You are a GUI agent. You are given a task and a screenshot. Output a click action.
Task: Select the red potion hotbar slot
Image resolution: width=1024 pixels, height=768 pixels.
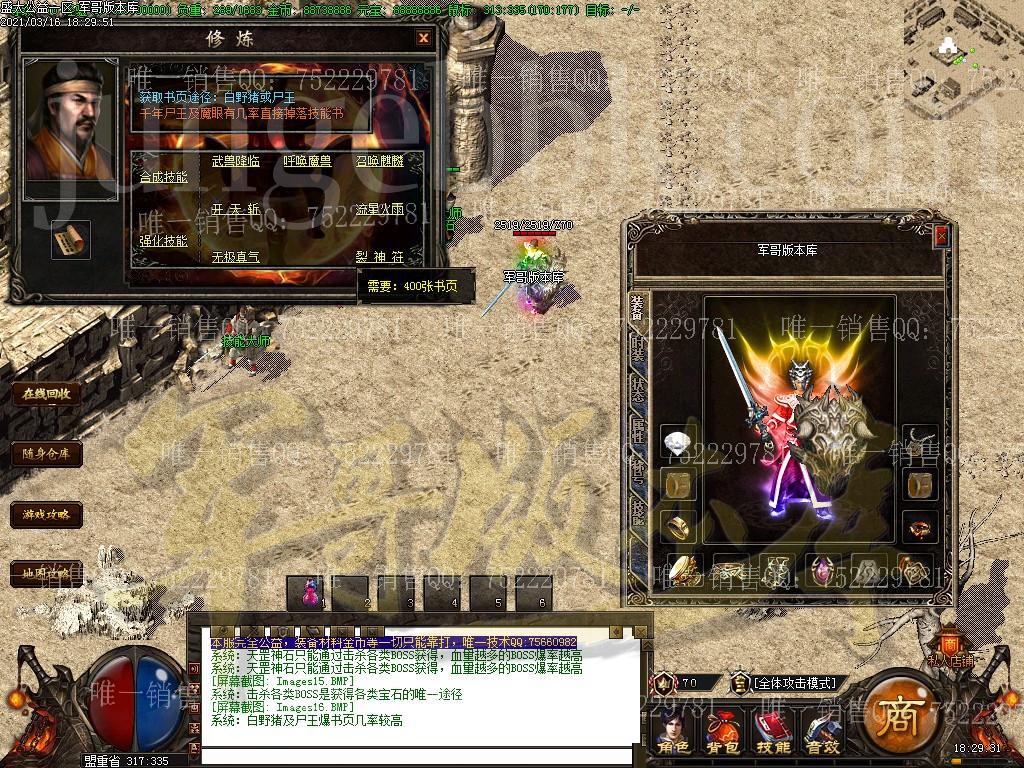310,592
